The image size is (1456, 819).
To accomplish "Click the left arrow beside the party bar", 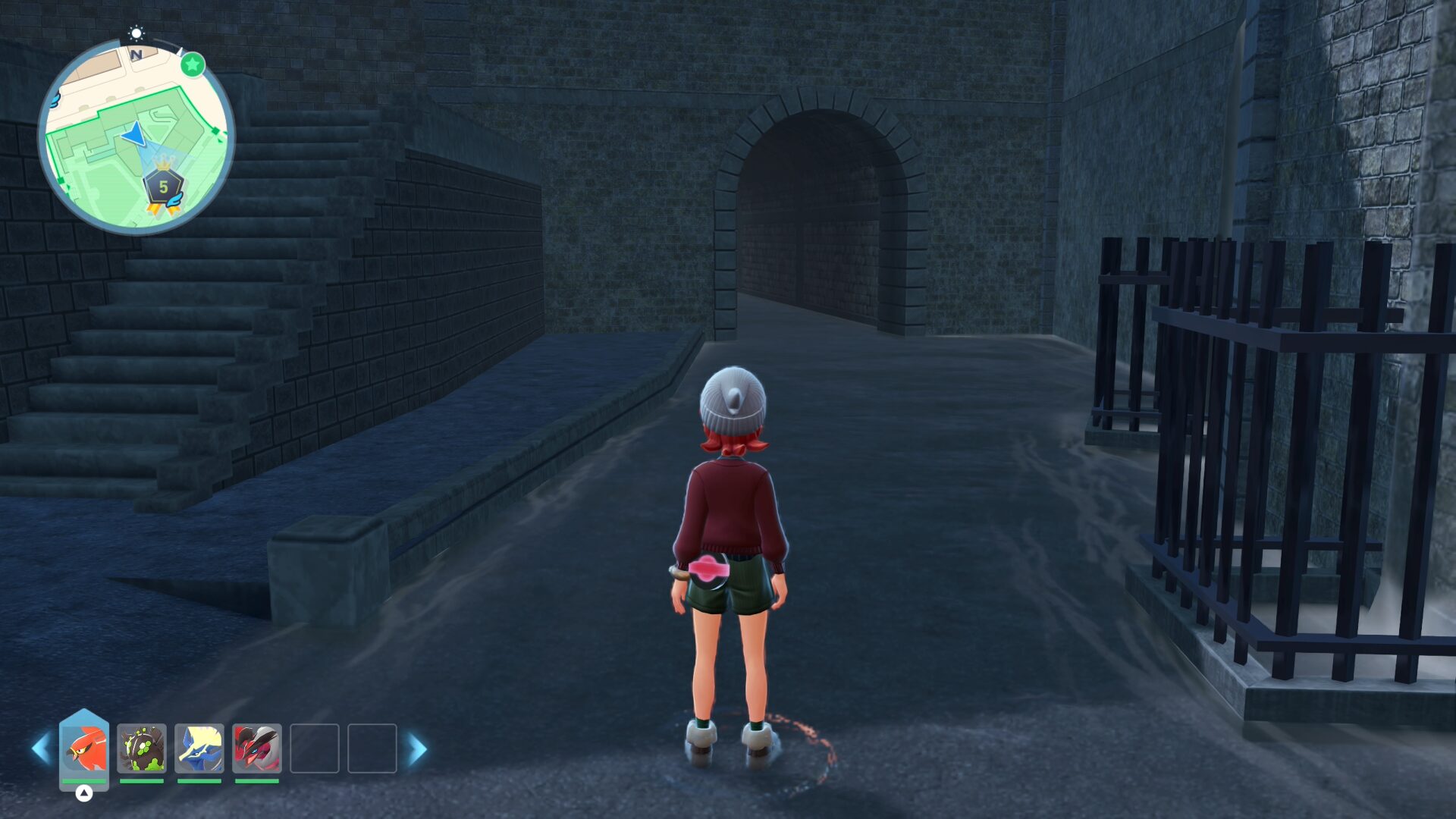I will [41, 748].
